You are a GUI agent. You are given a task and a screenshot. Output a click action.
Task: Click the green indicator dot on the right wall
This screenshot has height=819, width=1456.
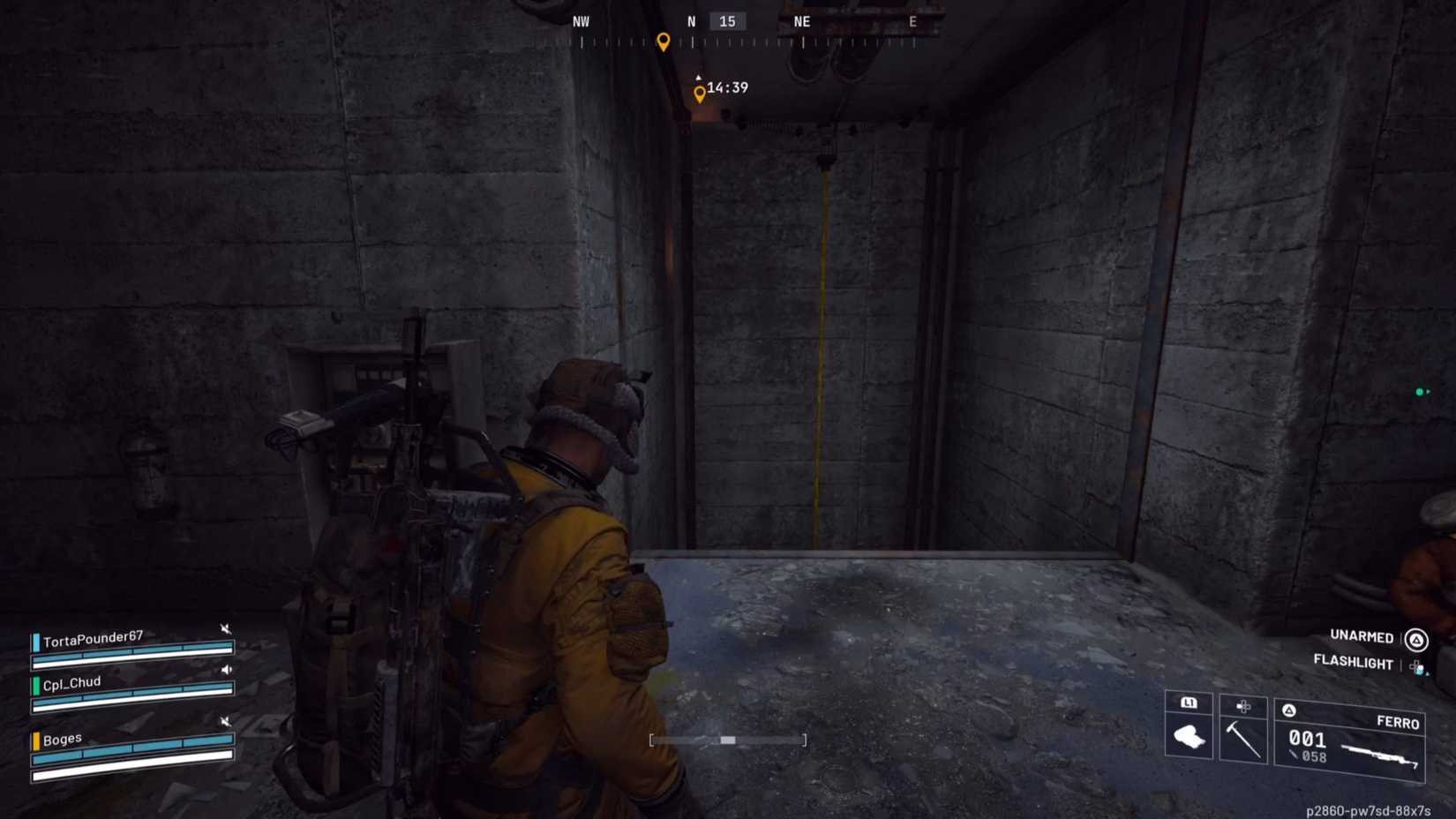click(1421, 391)
